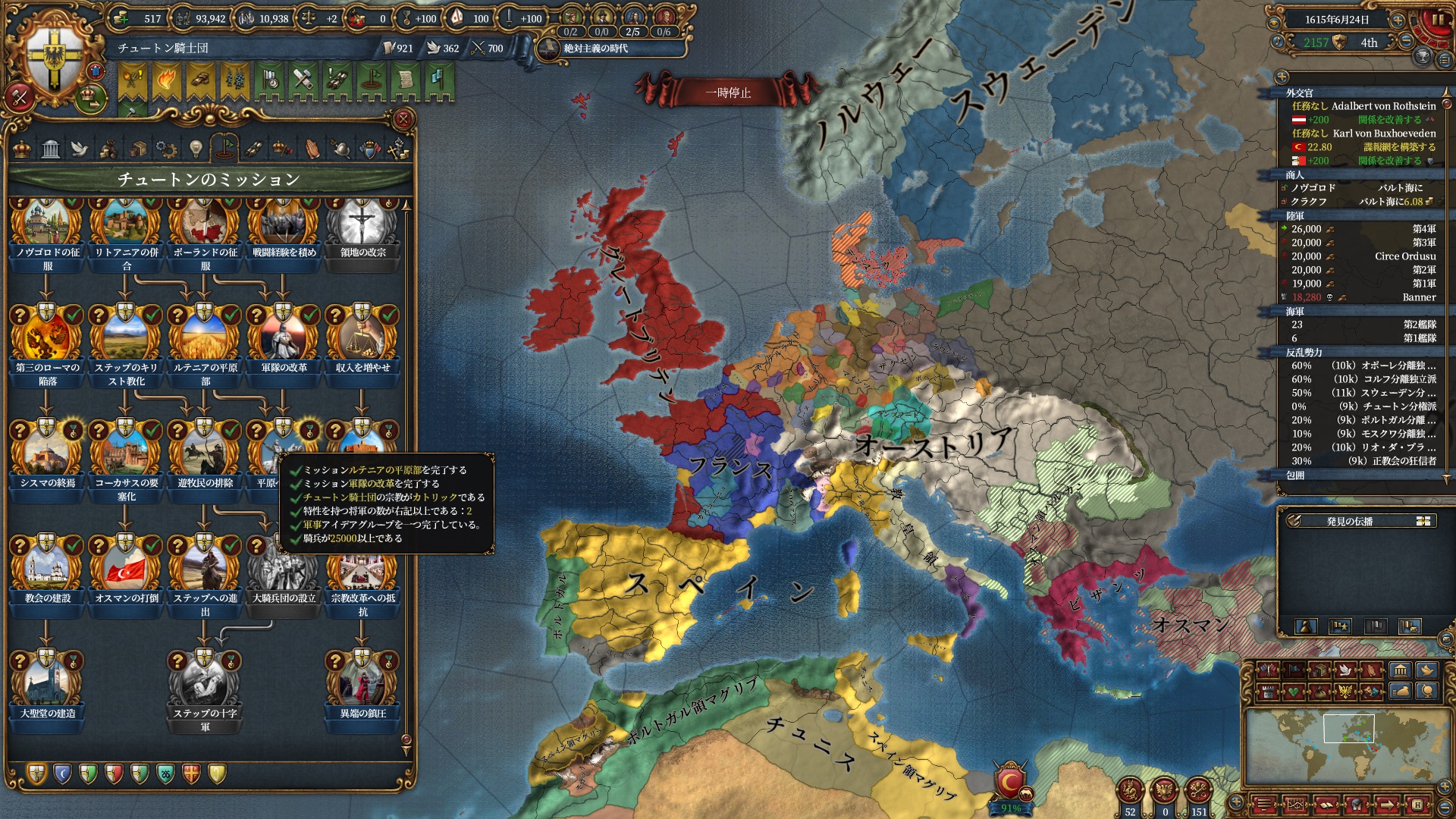Open the diplomacy tab with the white dove

click(80, 149)
